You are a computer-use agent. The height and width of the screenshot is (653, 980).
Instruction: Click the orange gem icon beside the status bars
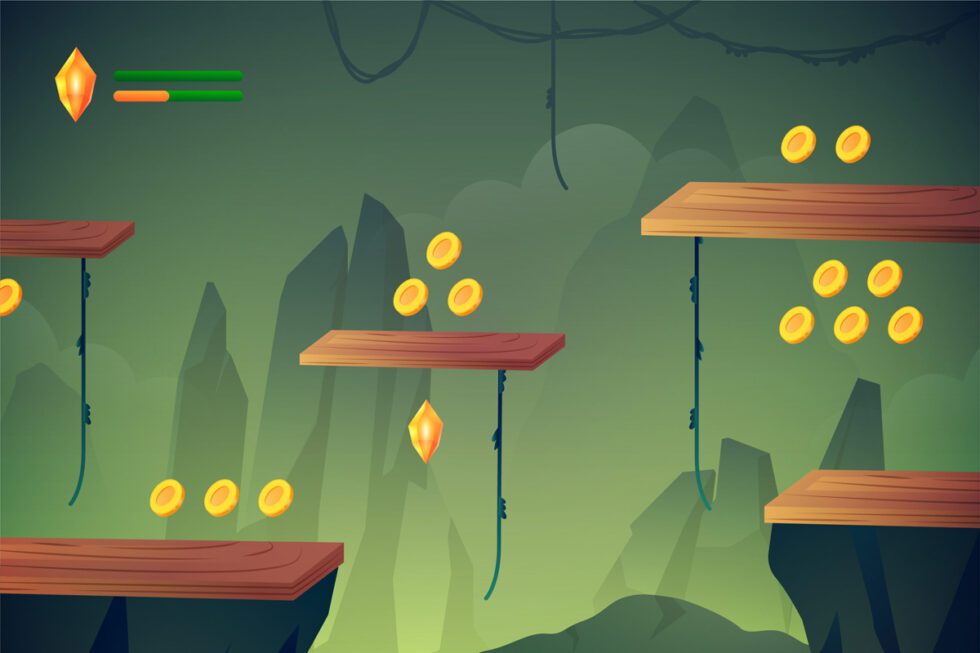[75, 85]
